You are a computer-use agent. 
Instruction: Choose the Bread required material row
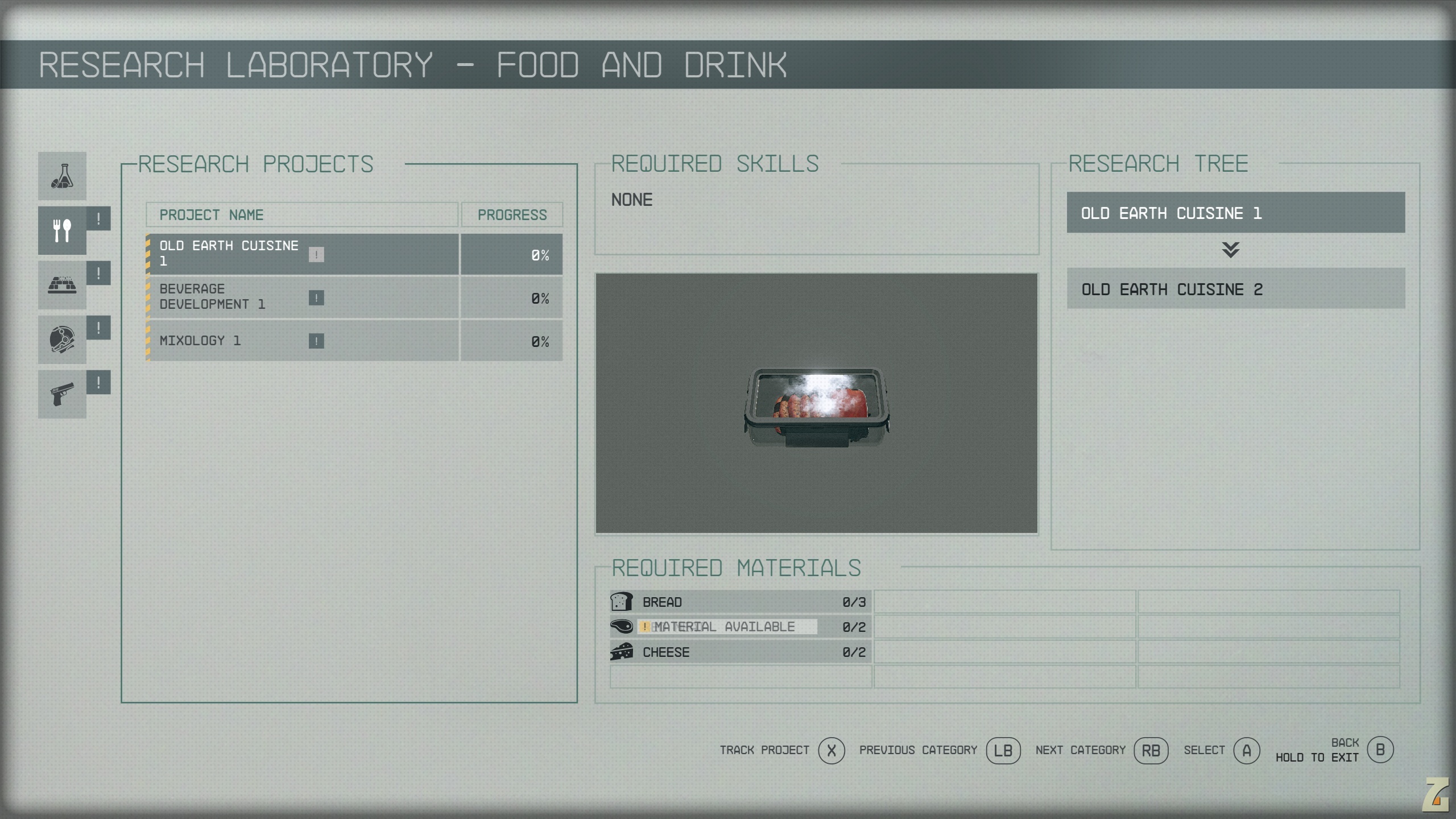point(740,602)
